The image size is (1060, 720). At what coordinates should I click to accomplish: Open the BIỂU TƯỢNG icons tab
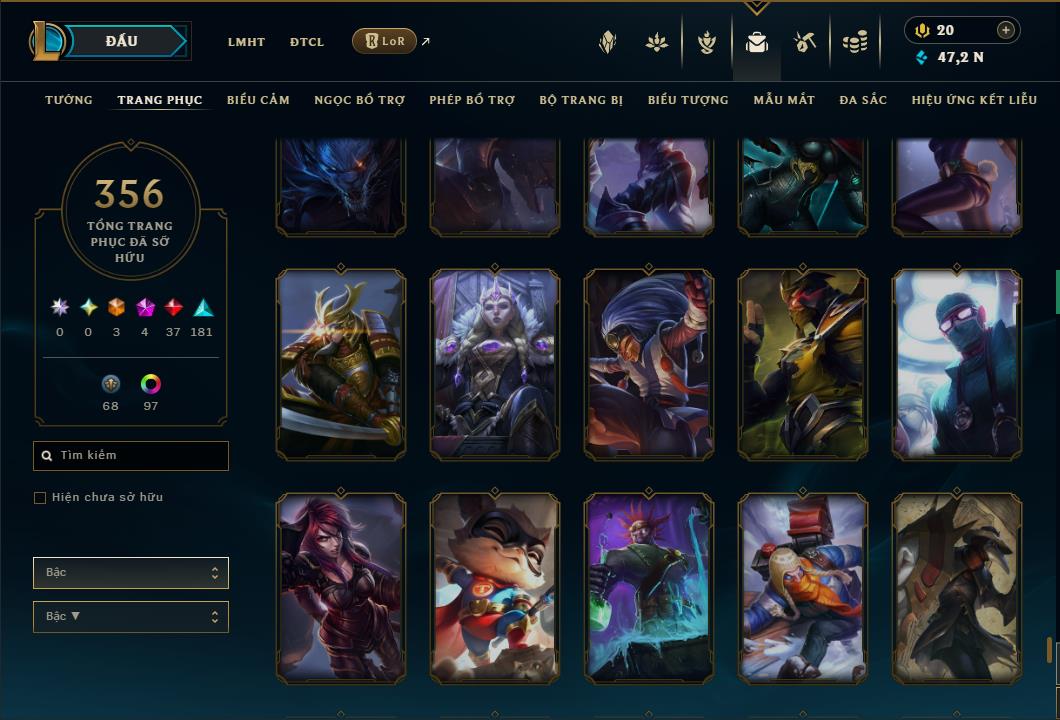pos(688,100)
